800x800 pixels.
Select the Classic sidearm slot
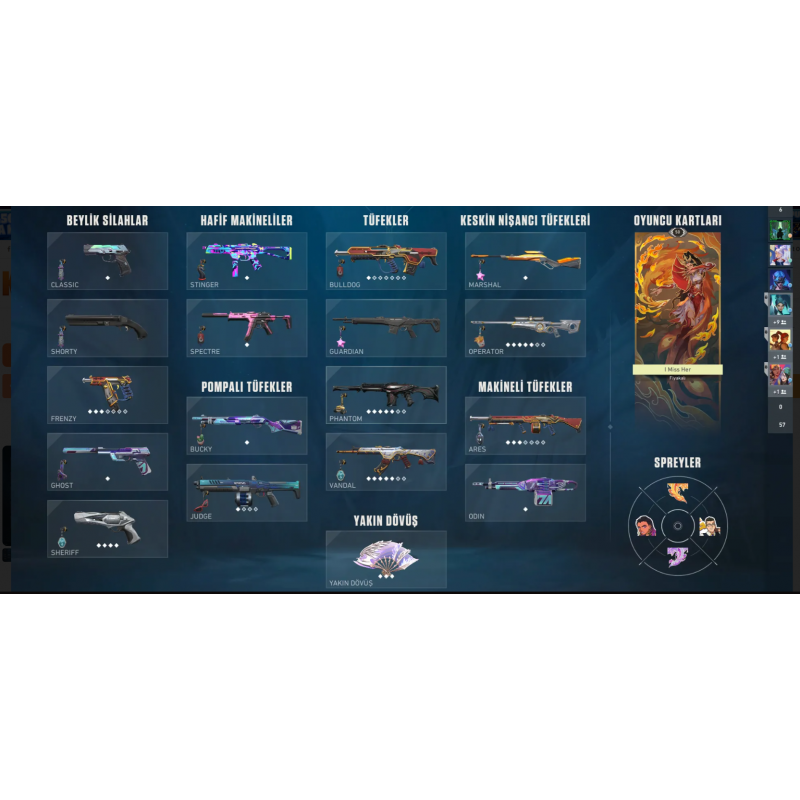click(107, 261)
